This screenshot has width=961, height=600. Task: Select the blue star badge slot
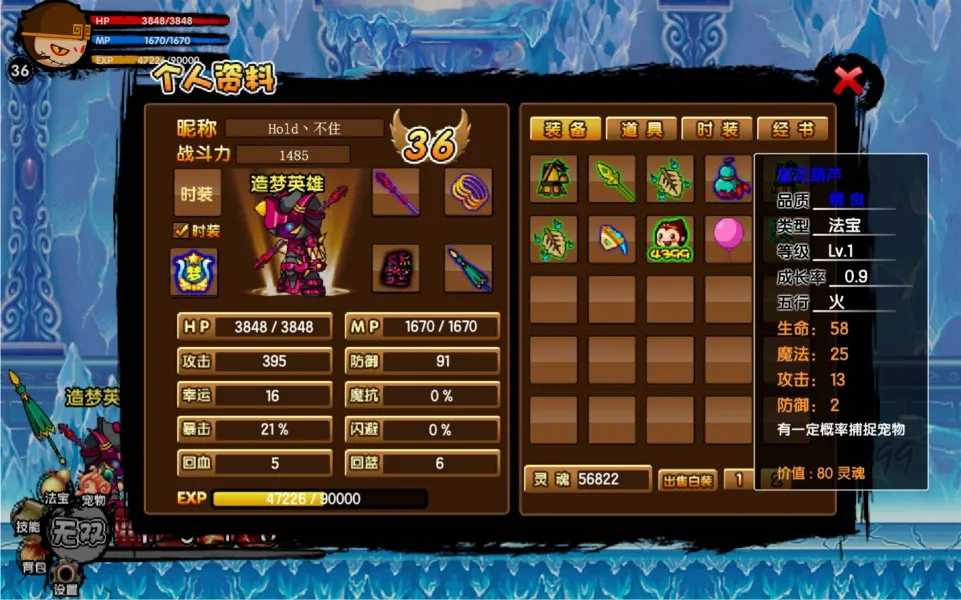click(194, 272)
